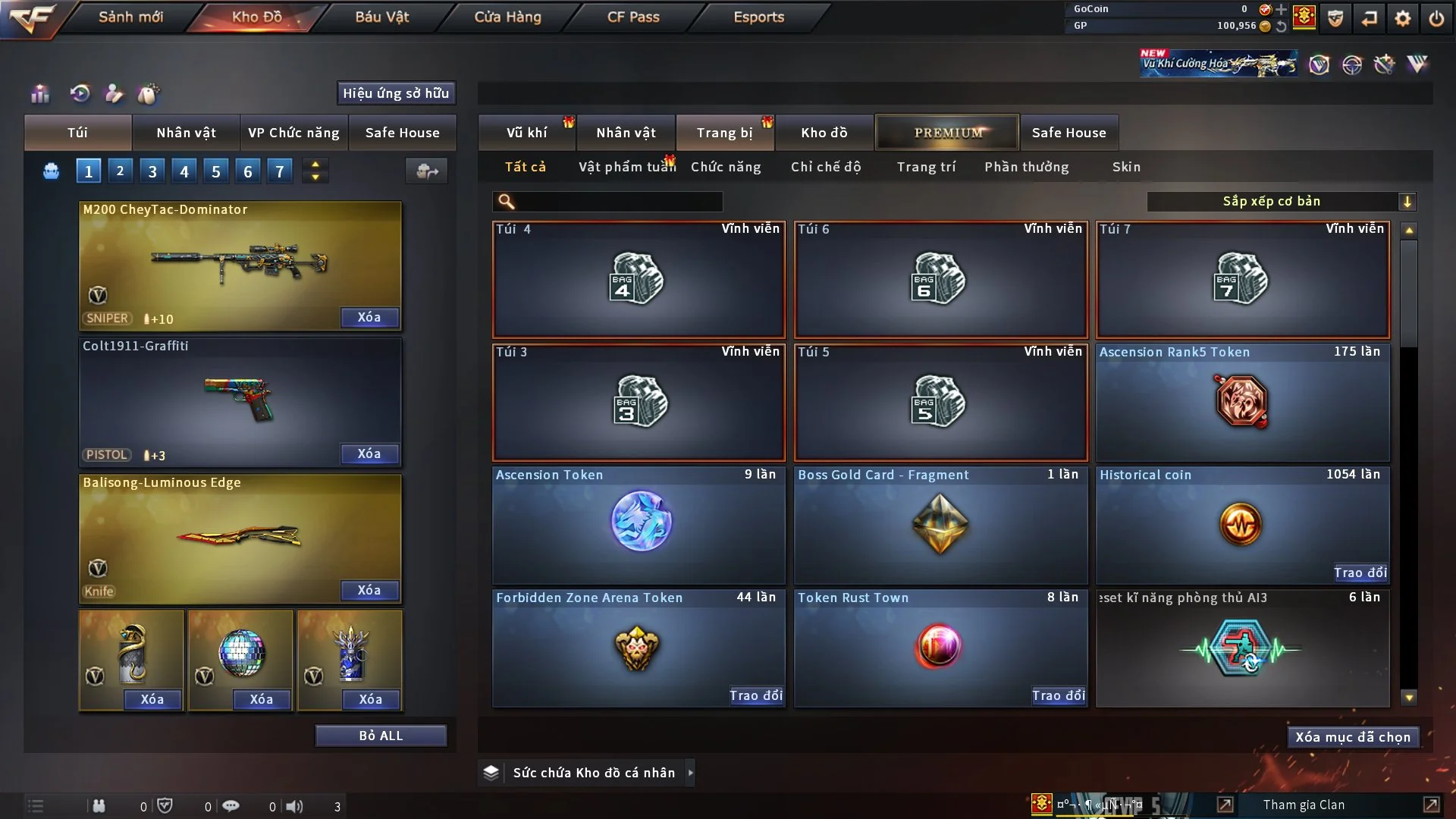The image size is (1456, 819).
Task: Expand Sức chứa Kho đồ cá nhân
Action: (x=690, y=773)
